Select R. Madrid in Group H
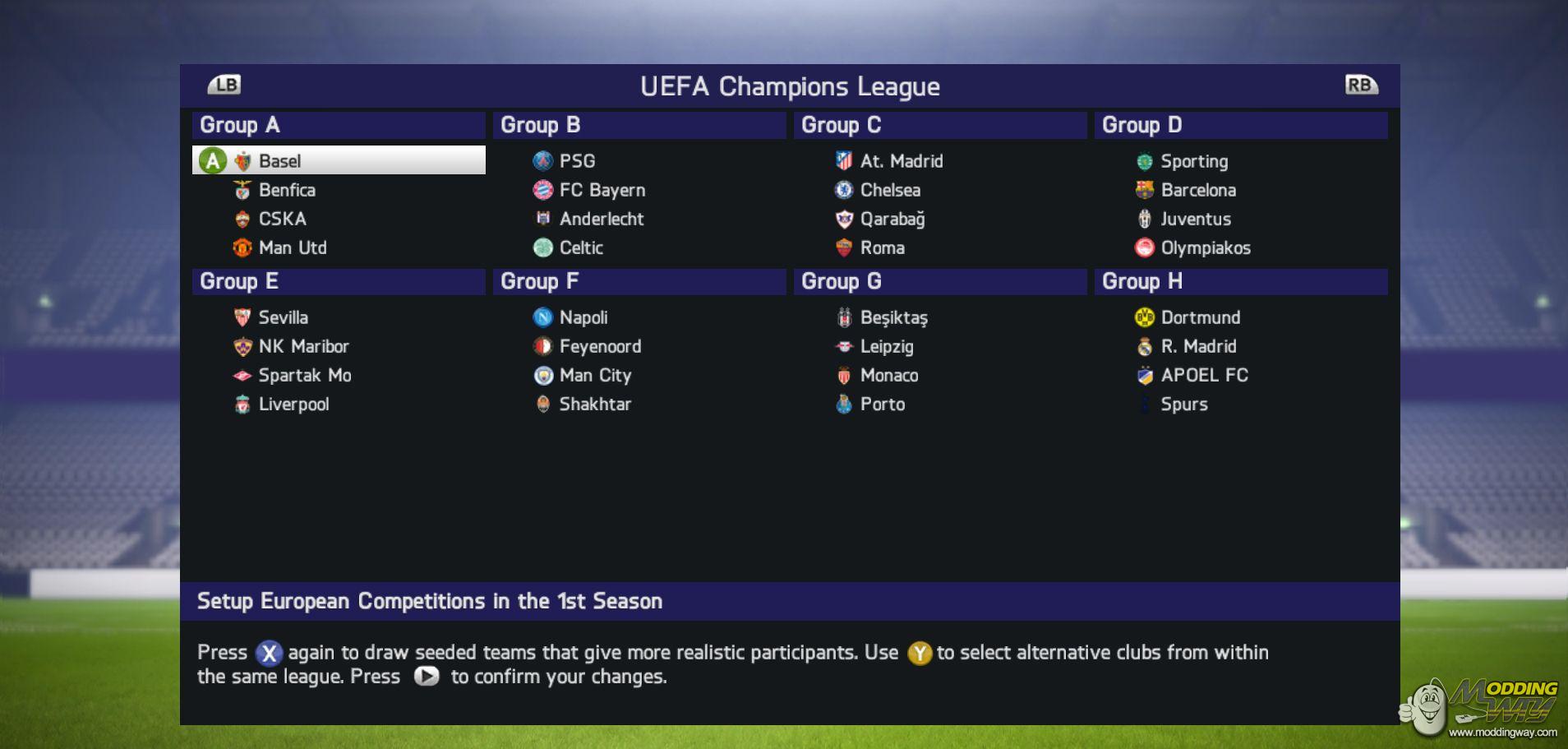The image size is (1568, 749). [x=1198, y=346]
